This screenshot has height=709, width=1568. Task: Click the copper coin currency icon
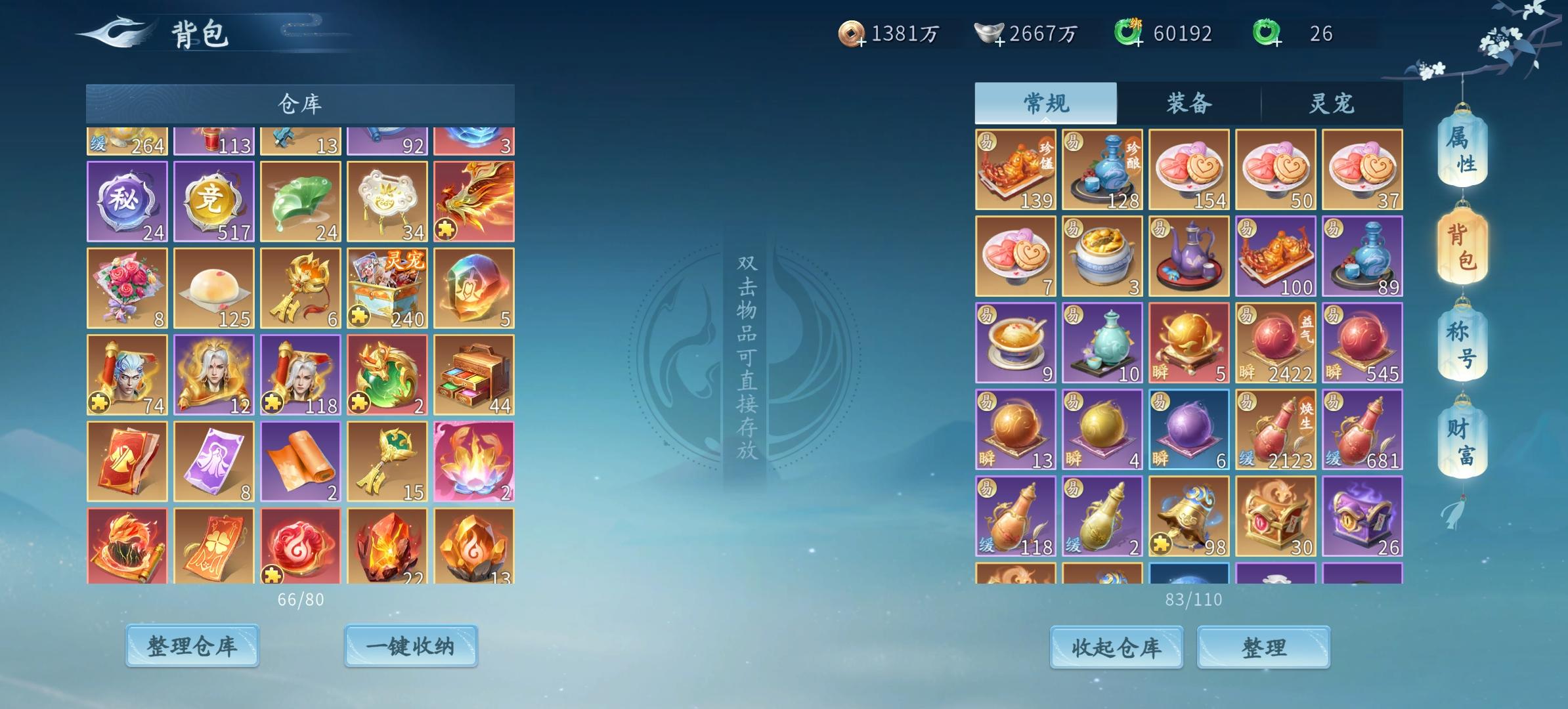852,30
